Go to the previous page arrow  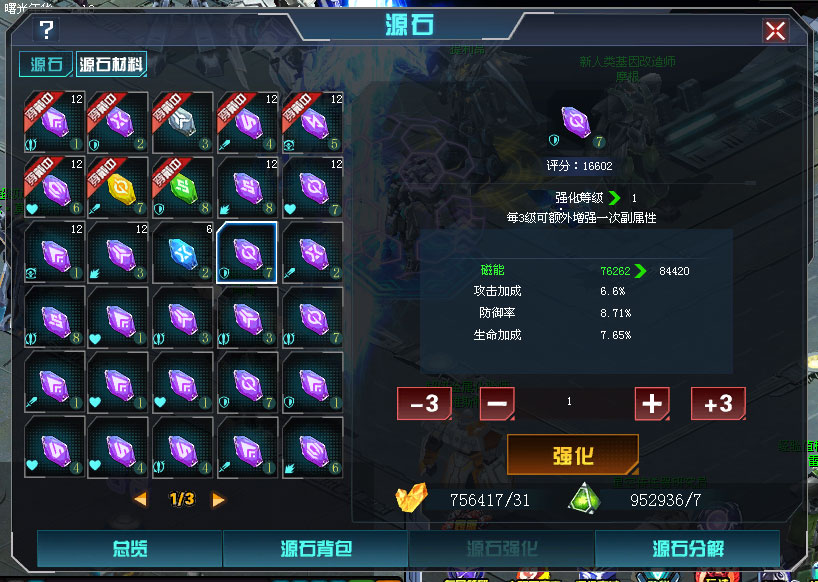click(x=141, y=499)
